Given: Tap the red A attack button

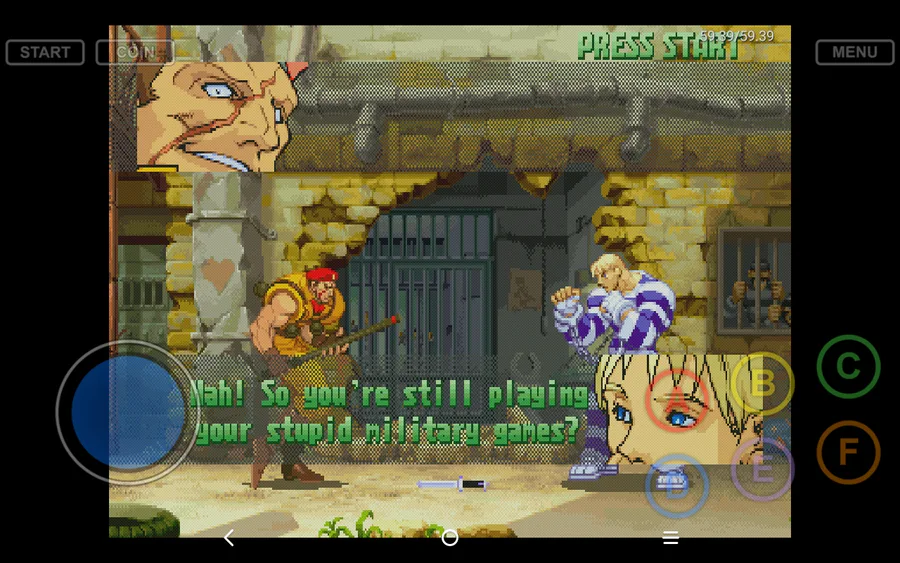Looking at the screenshot, I should click(x=677, y=400).
